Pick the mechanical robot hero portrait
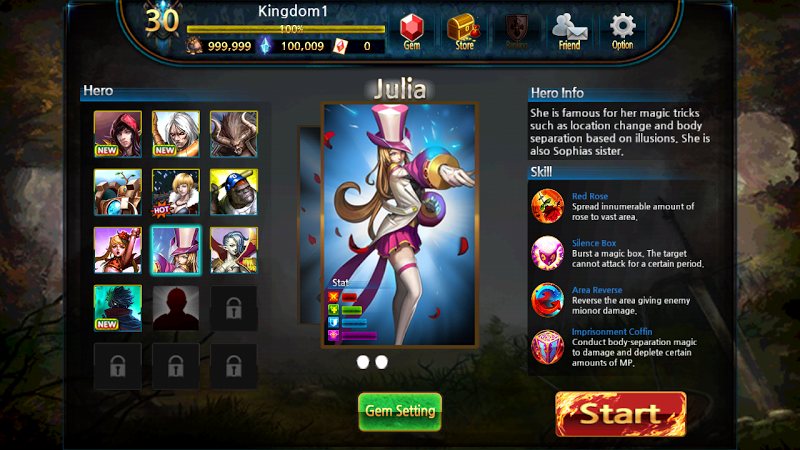The height and width of the screenshot is (450, 800). coord(118,192)
